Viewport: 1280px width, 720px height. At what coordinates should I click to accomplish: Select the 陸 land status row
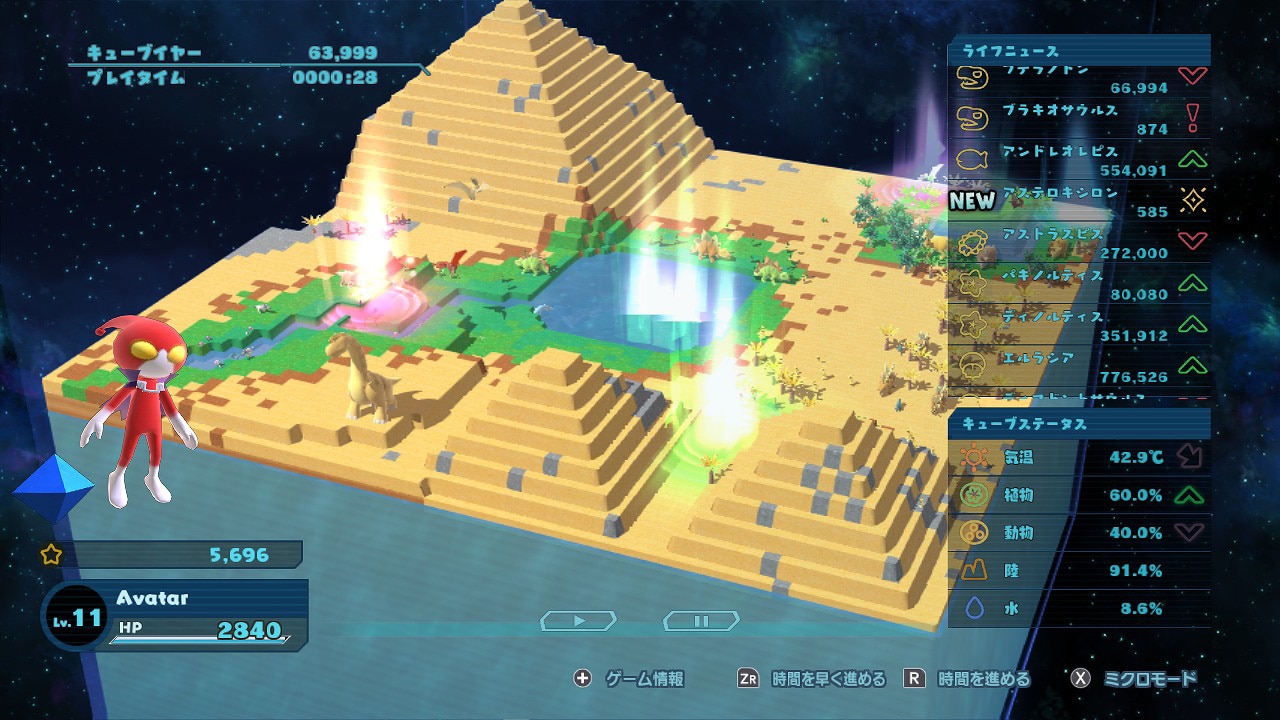click(1078, 571)
